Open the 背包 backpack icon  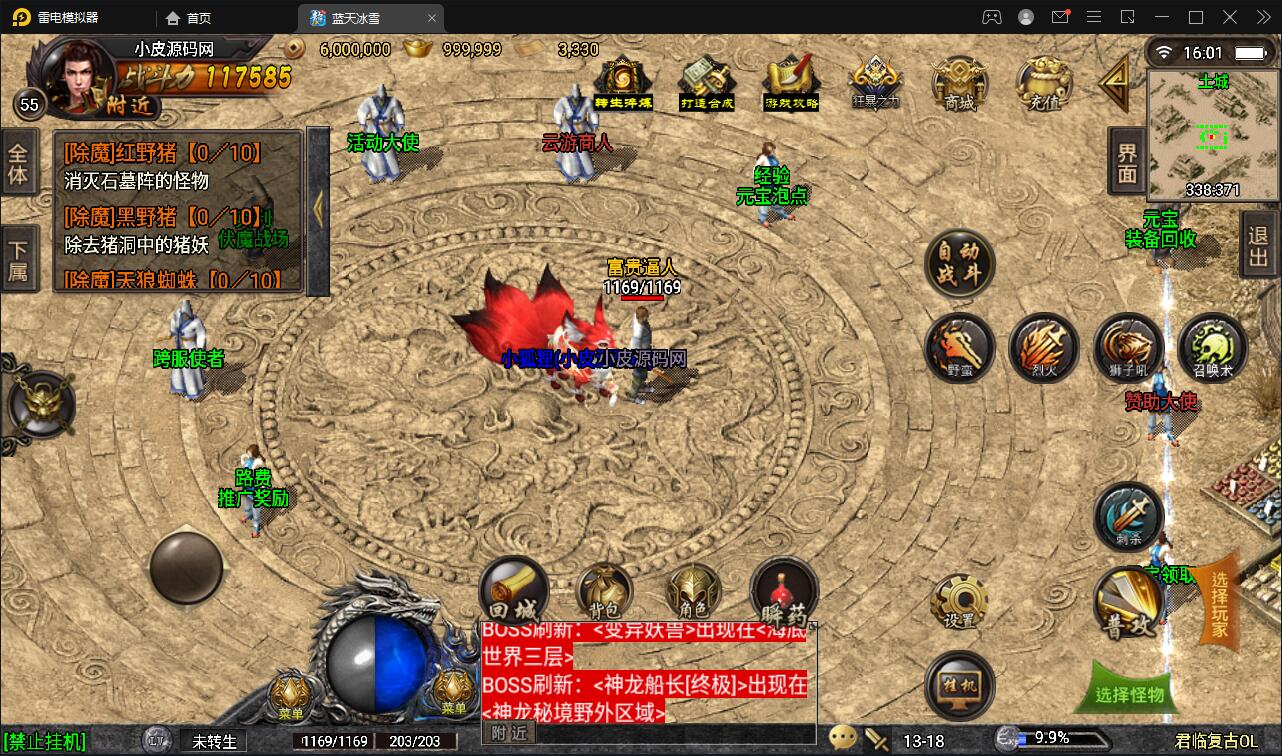click(x=604, y=593)
